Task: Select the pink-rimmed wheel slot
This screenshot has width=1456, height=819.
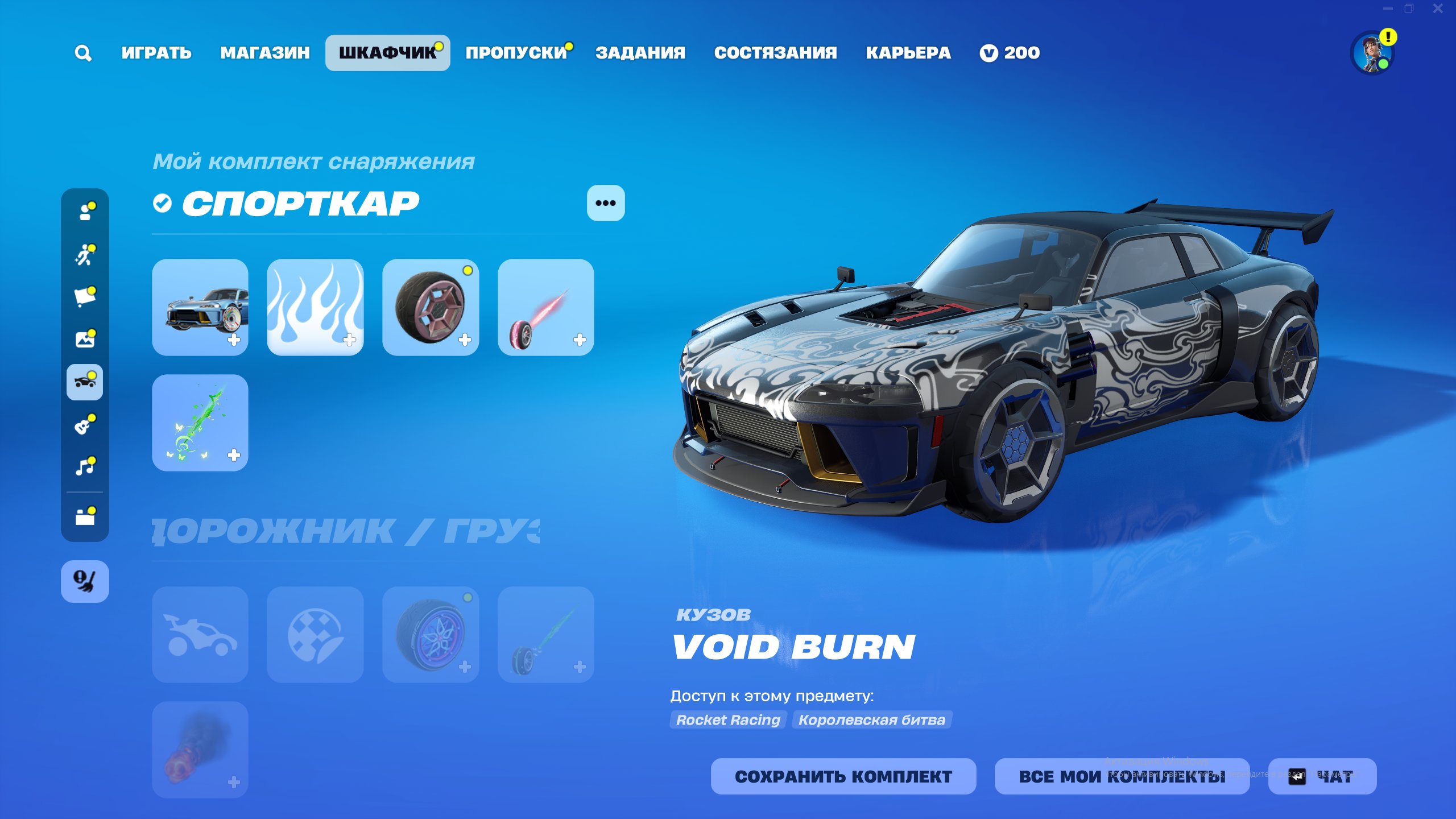Action: (431, 308)
